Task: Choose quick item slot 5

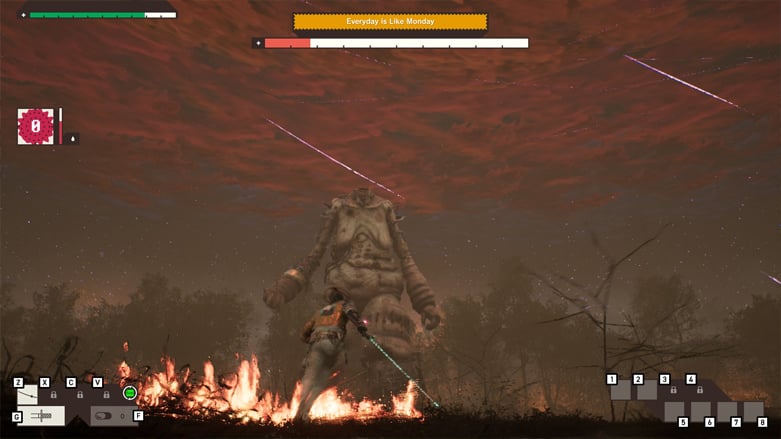Action: pos(674,411)
